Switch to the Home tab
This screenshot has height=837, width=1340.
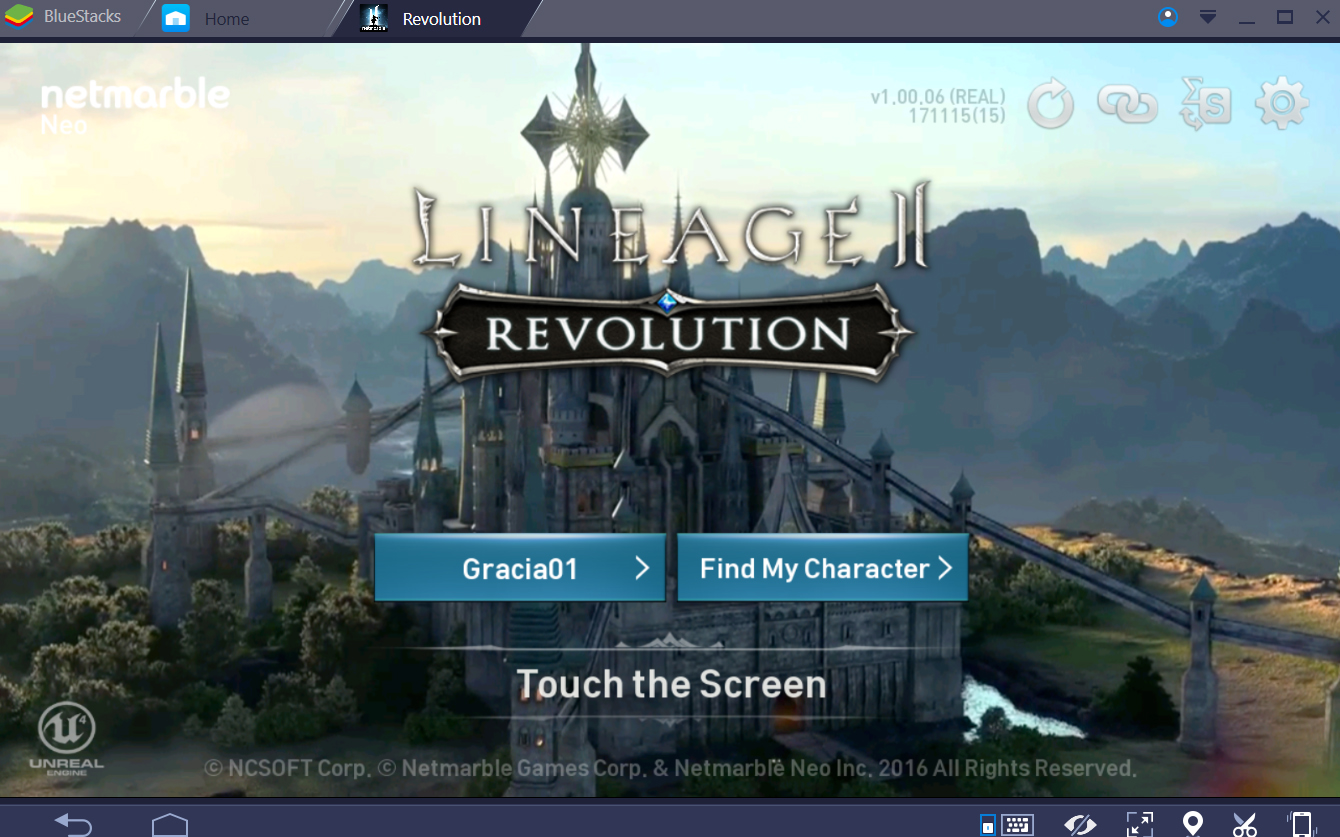point(226,18)
